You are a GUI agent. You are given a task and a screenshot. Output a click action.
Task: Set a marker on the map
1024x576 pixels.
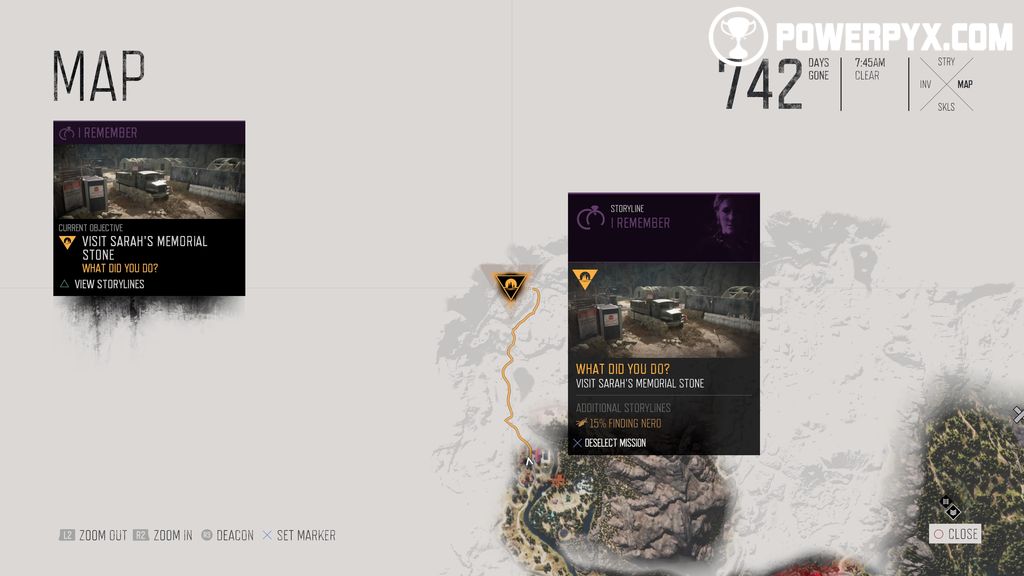click(x=298, y=535)
